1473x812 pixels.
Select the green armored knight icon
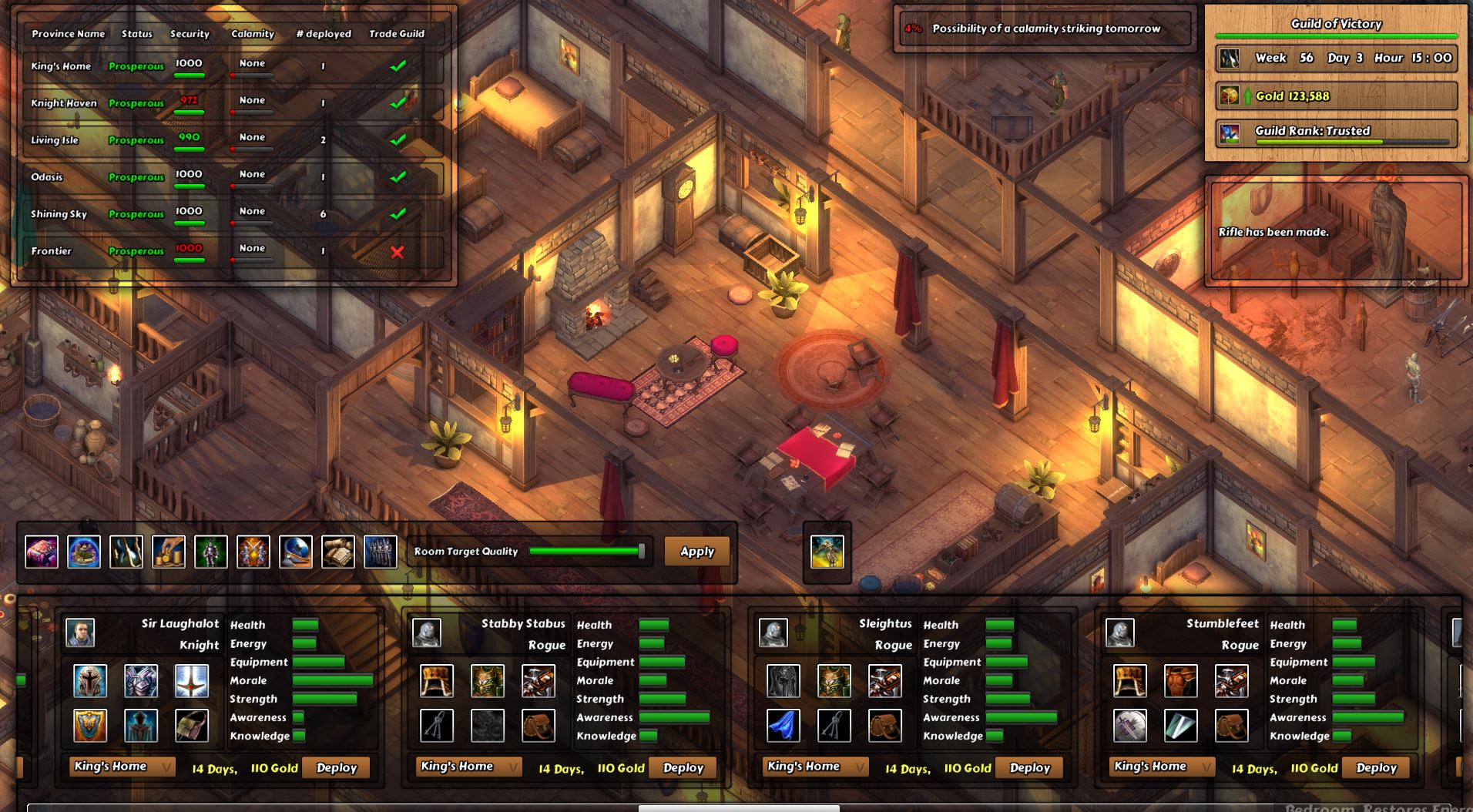211,551
